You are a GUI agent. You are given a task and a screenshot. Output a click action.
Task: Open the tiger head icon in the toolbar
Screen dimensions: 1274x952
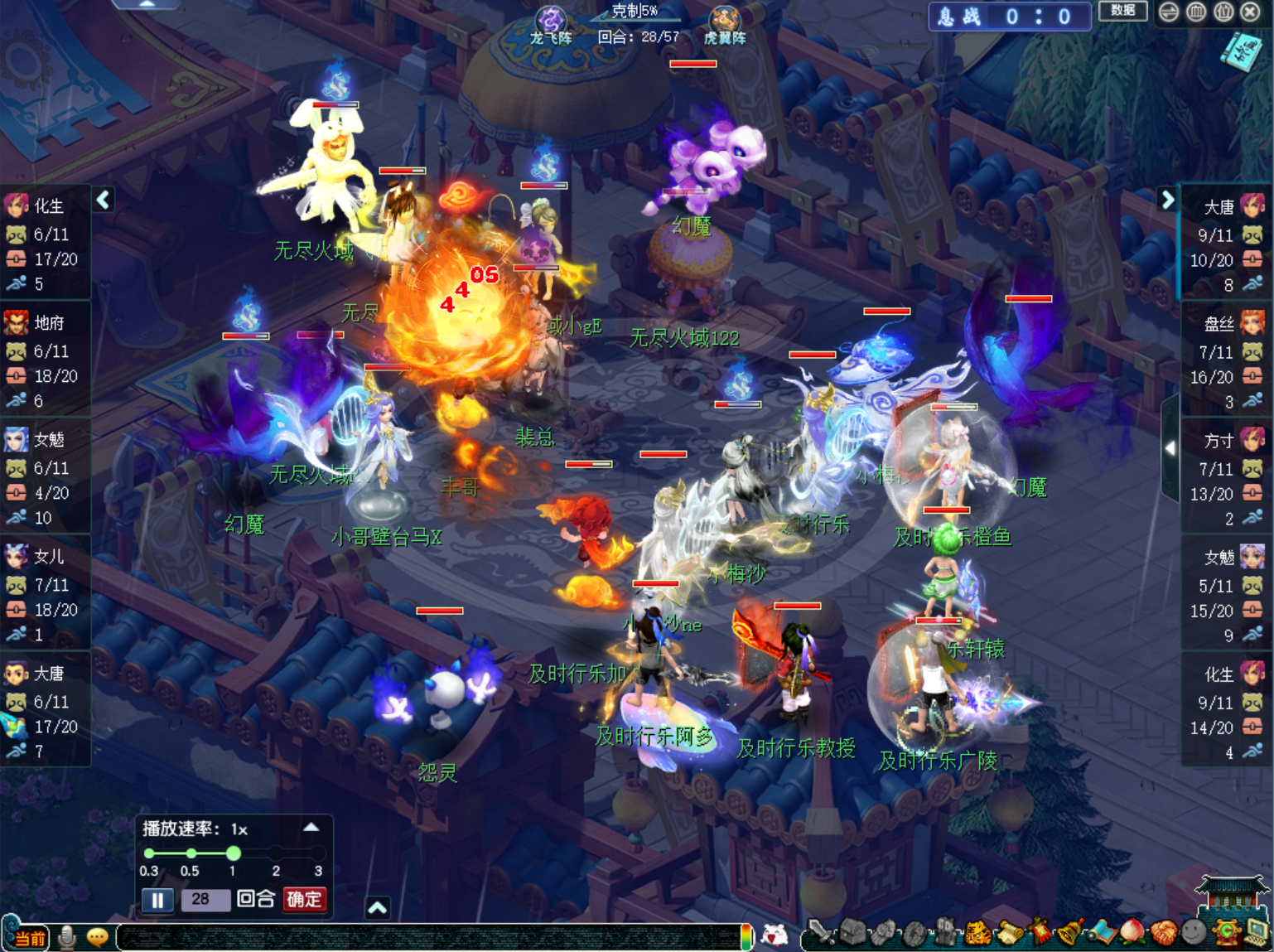[977, 933]
